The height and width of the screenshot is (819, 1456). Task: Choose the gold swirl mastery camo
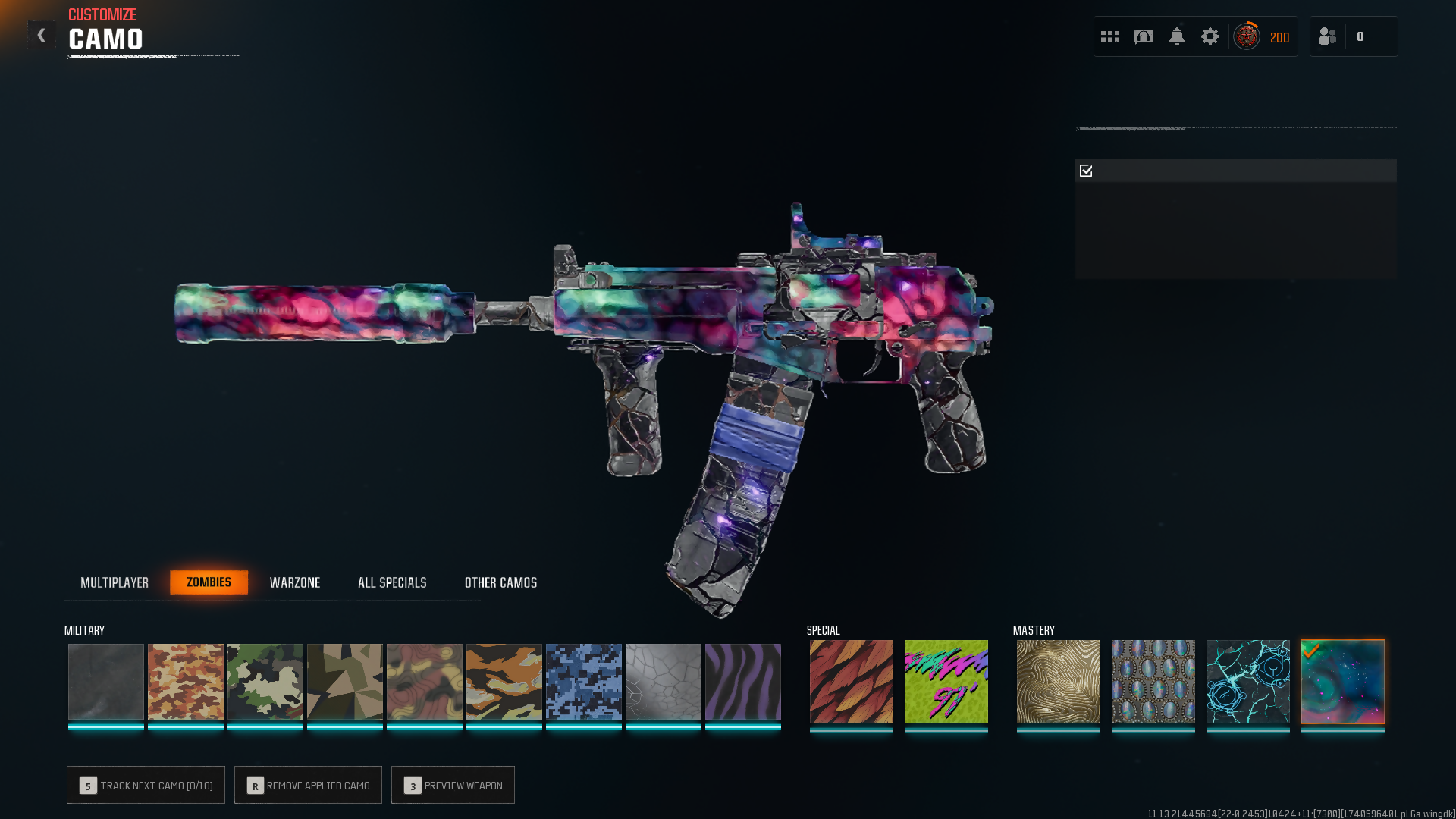pyautogui.click(x=1059, y=681)
